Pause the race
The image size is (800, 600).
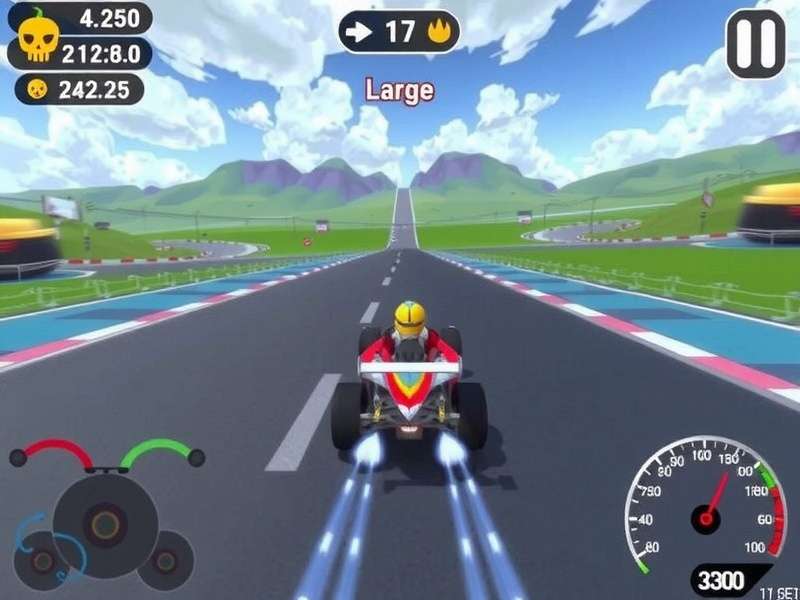pyautogui.click(x=755, y=44)
